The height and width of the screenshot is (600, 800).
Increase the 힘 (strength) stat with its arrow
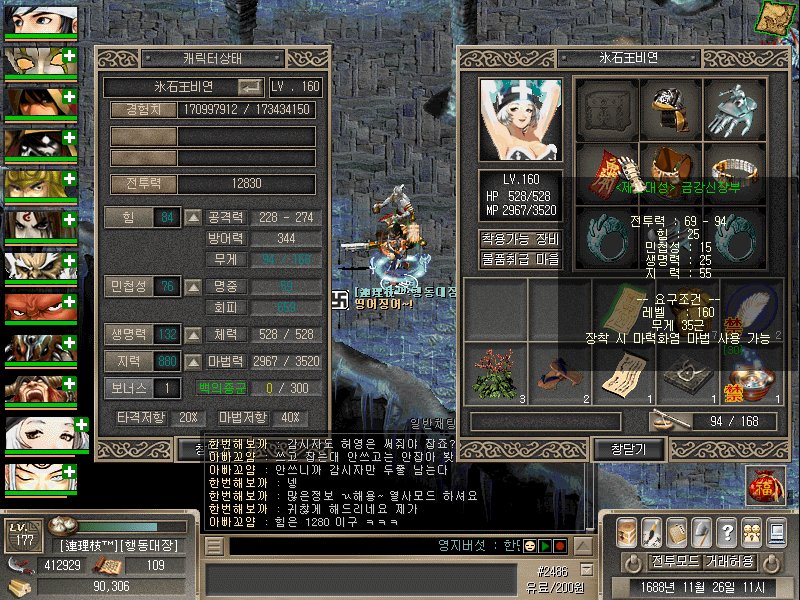[x=194, y=217]
